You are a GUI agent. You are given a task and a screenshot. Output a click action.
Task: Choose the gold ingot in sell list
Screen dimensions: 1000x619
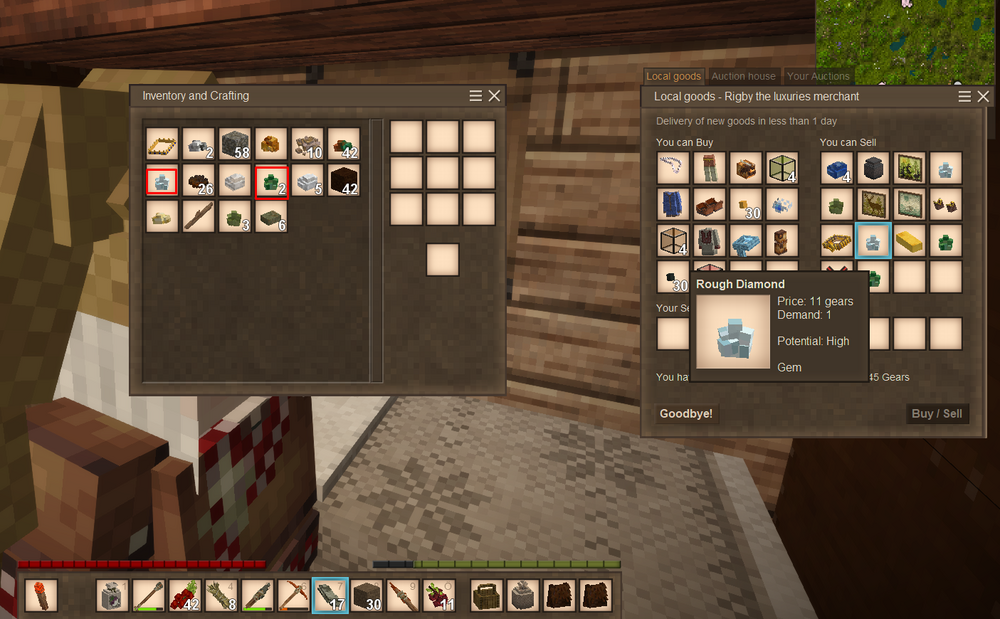(x=909, y=240)
